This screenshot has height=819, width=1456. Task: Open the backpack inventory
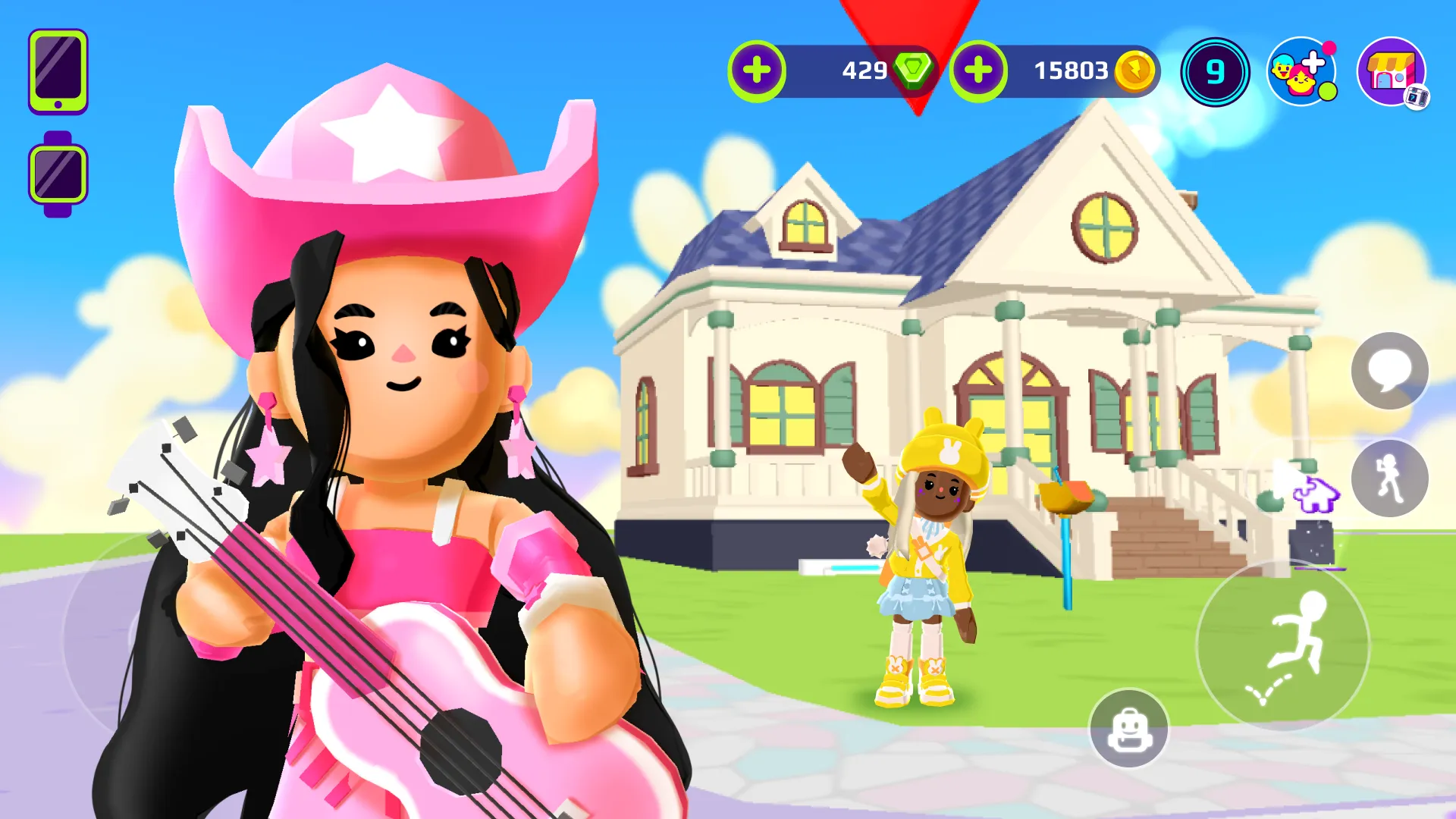point(1129,730)
